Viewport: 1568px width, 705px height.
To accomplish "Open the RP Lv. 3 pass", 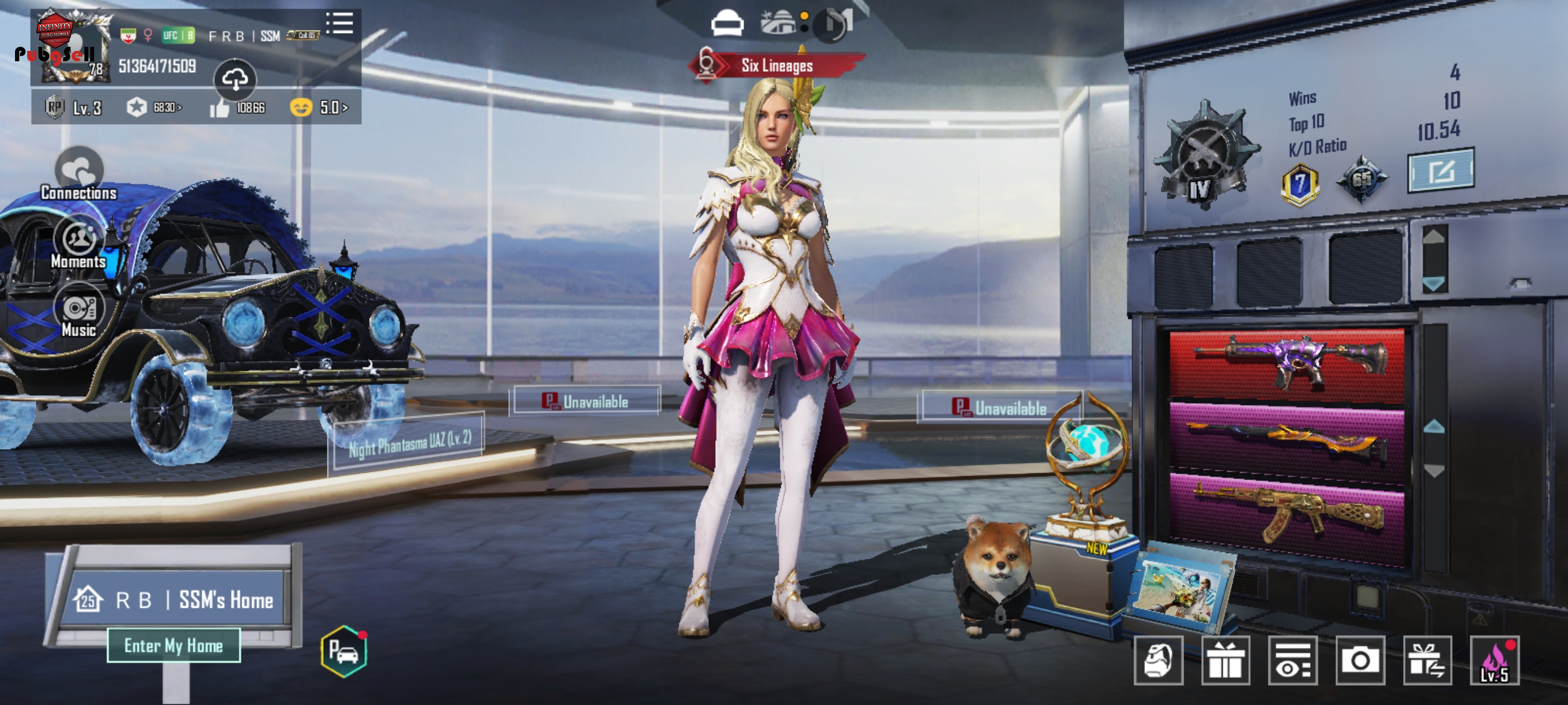I will pos(74,107).
